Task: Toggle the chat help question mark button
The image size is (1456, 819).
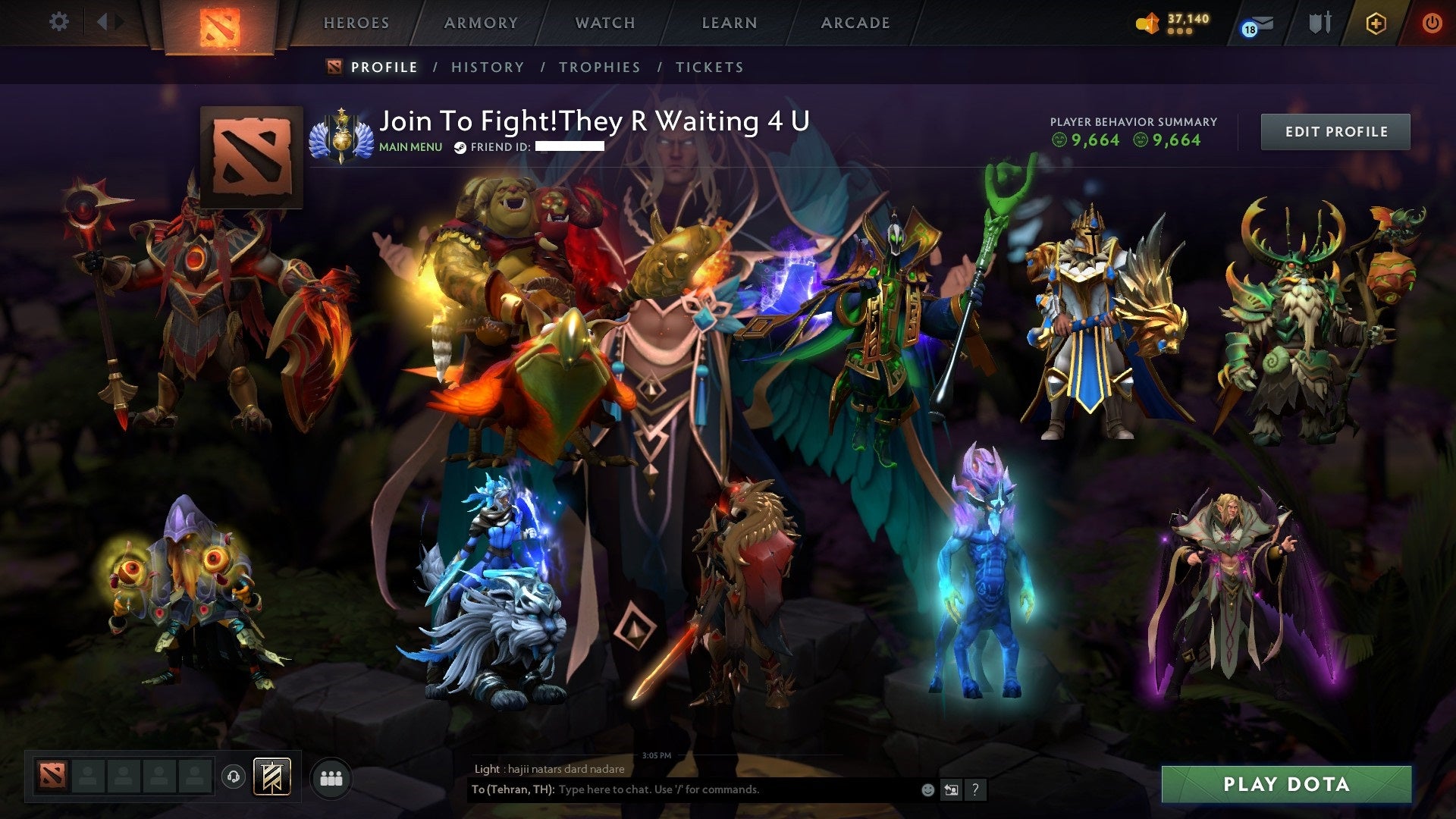Action: (x=975, y=789)
